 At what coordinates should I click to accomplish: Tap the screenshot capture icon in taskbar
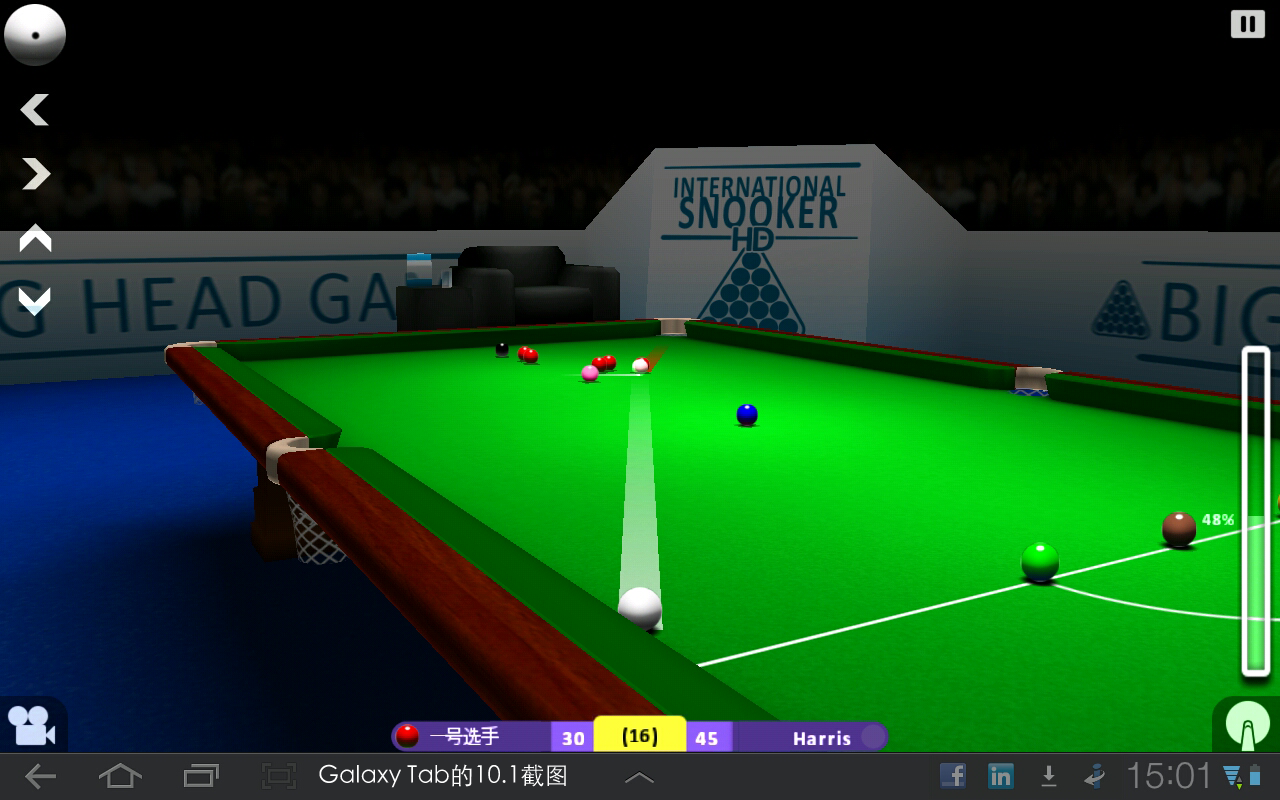pyautogui.click(x=278, y=774)
